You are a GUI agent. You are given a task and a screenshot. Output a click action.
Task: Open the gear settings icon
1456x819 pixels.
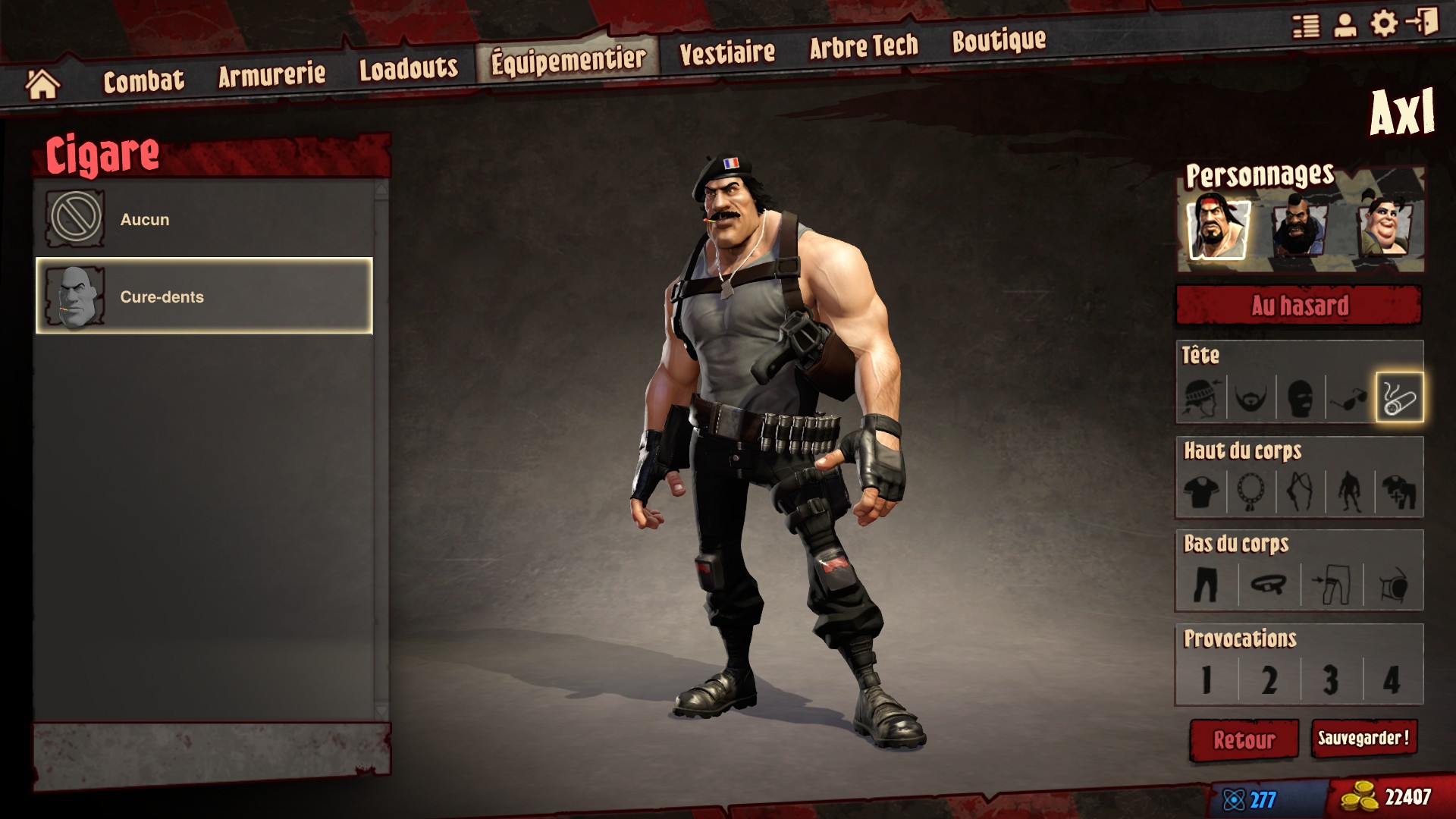1384,24
